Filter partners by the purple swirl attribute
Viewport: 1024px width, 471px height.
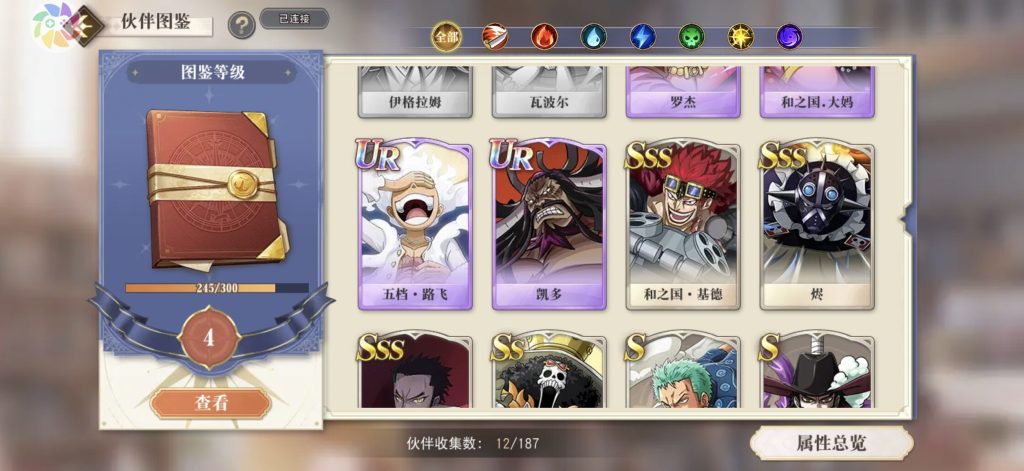(789, 37)
